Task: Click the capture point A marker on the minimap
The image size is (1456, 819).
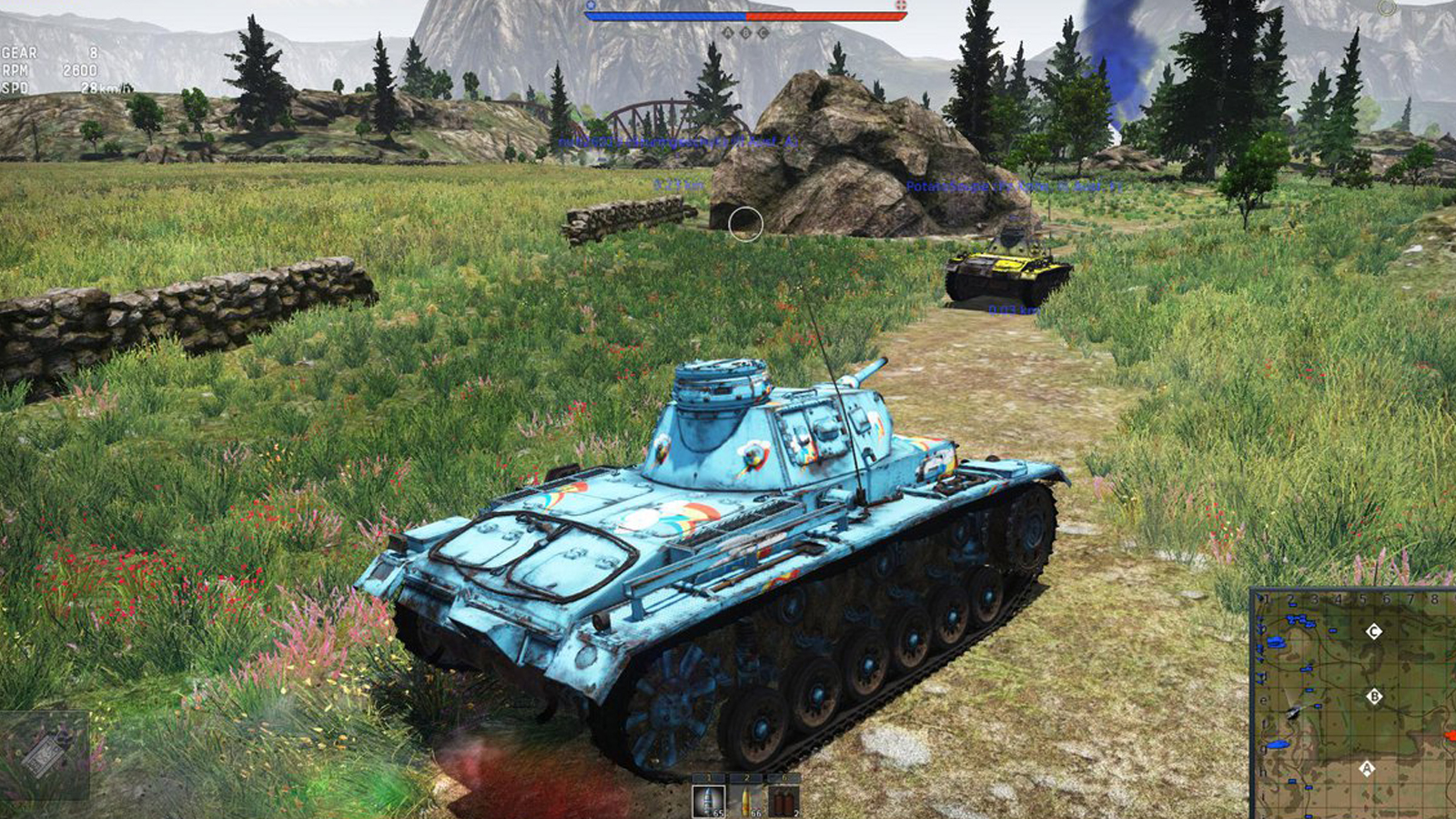Action: click(x=1367, y=768)
